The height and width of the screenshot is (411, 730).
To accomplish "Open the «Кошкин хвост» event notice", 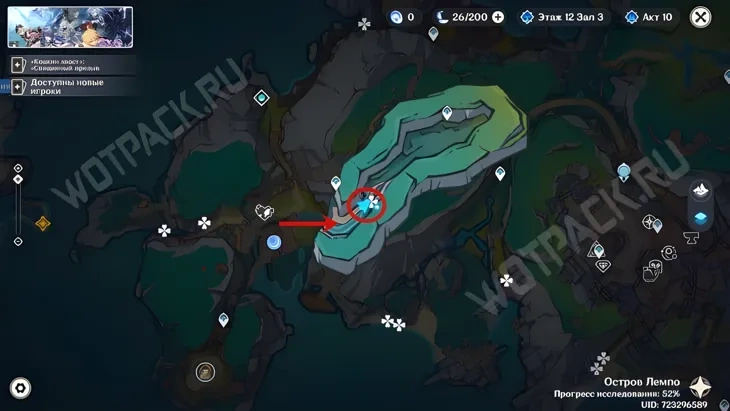I will tap(72, 64).
